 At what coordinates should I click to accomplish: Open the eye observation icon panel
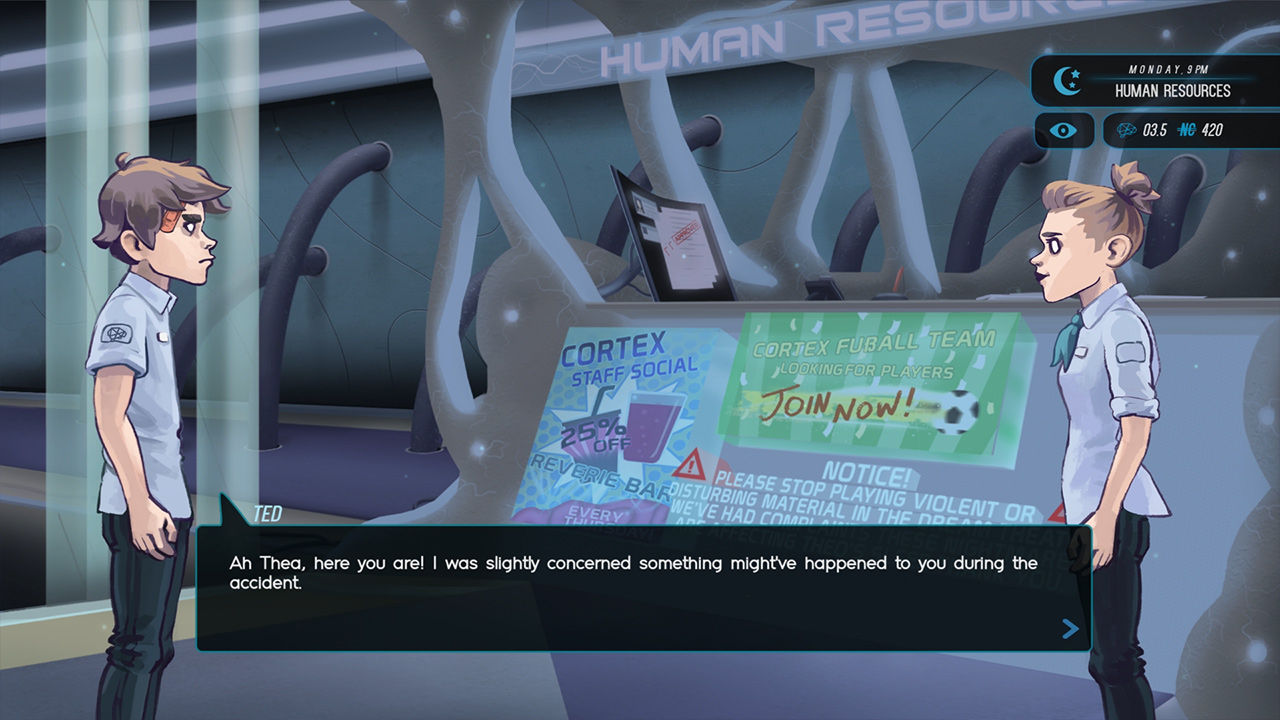point(1063,130)
